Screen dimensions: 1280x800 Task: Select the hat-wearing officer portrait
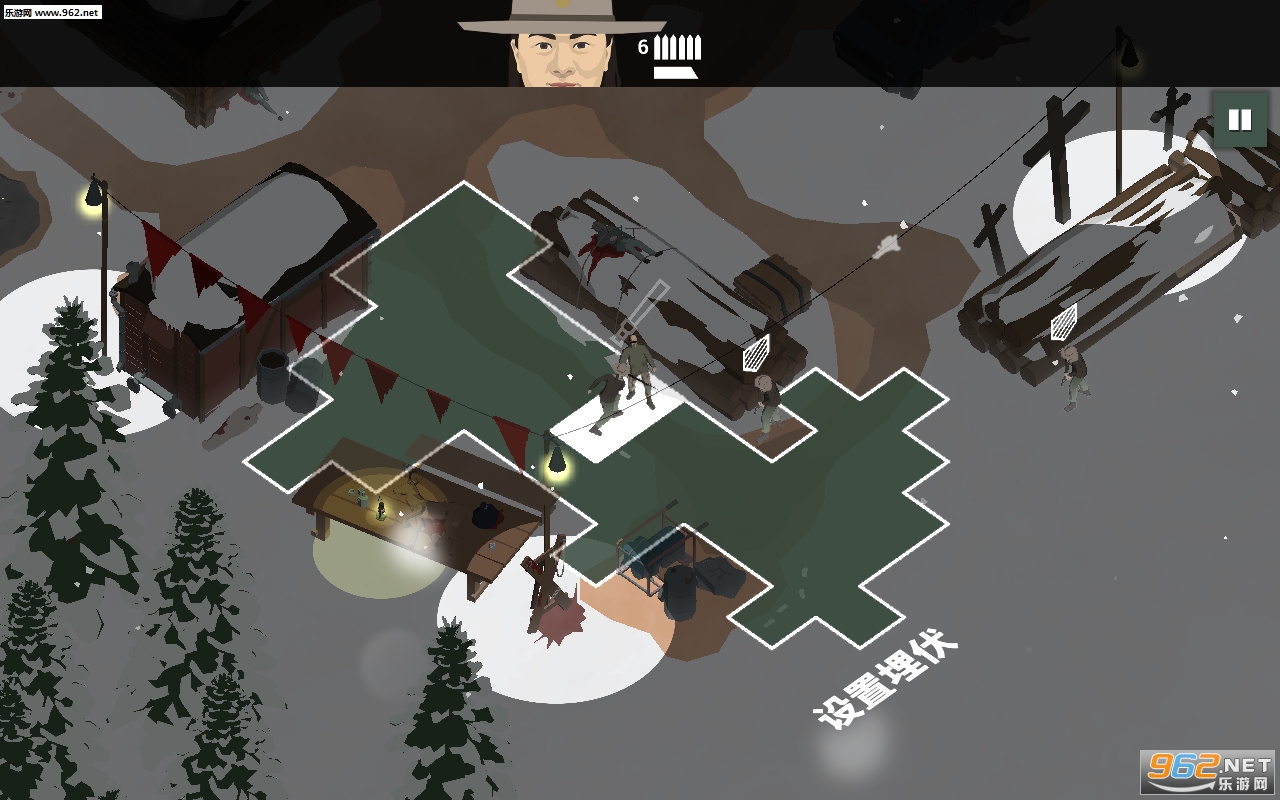(561, 45)
